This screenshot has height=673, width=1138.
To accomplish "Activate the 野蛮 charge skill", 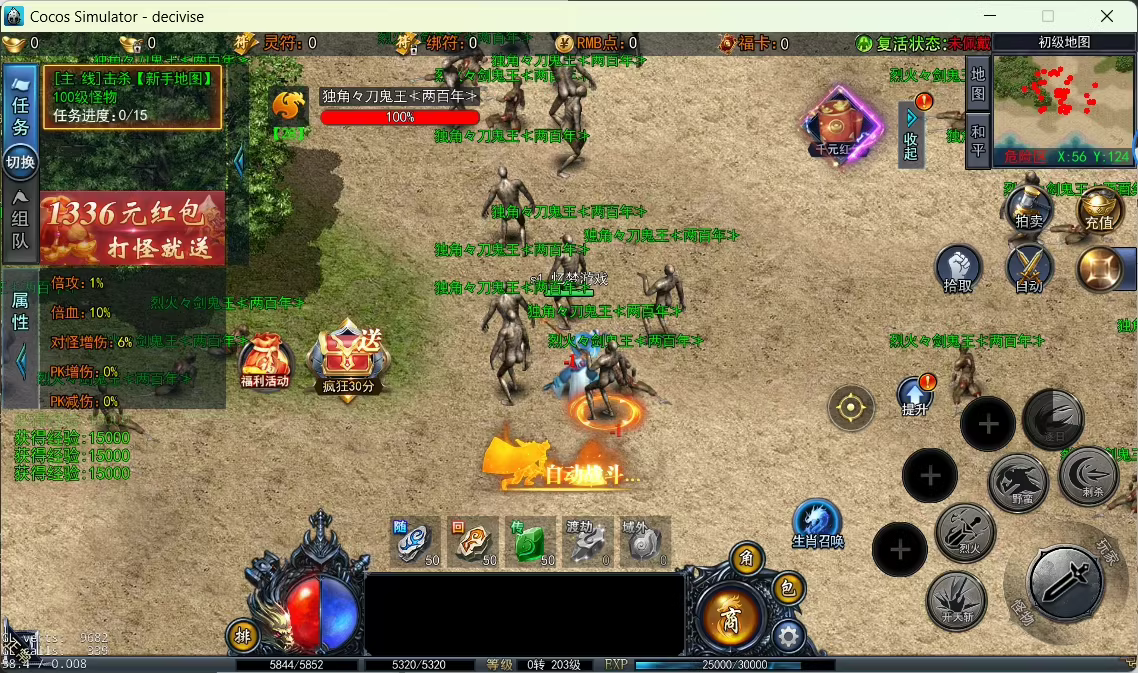I will 1017,483.
